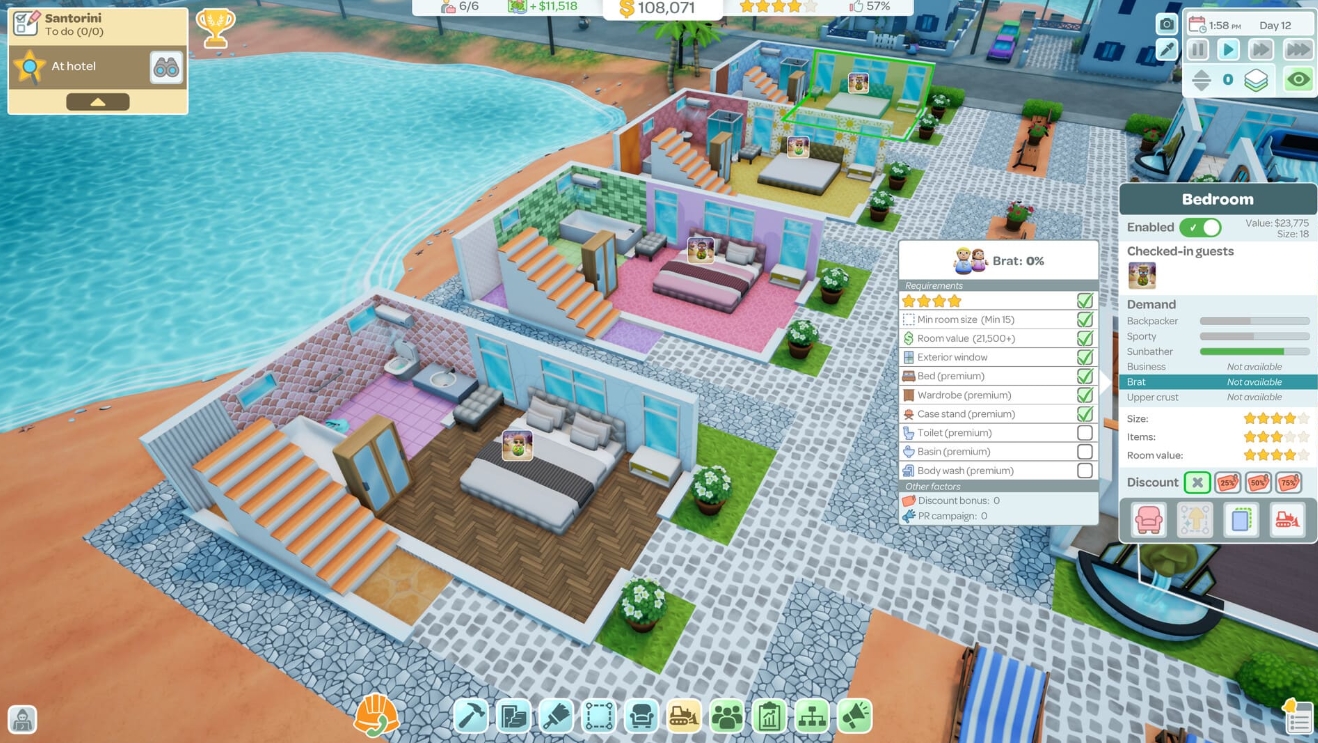Switch to the pink armchair room tab
The height and width of the screenshot is (743, 1318).
pos(1148,518)
